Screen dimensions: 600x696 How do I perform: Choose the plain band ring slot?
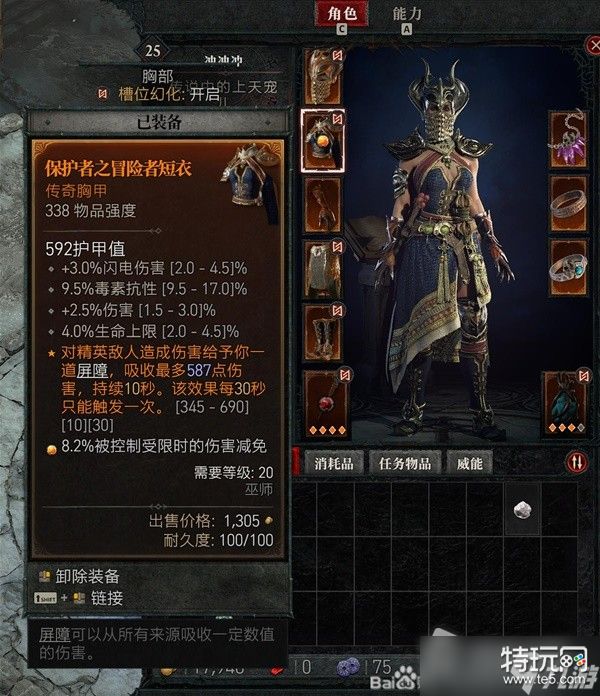(x=568, y=204)
